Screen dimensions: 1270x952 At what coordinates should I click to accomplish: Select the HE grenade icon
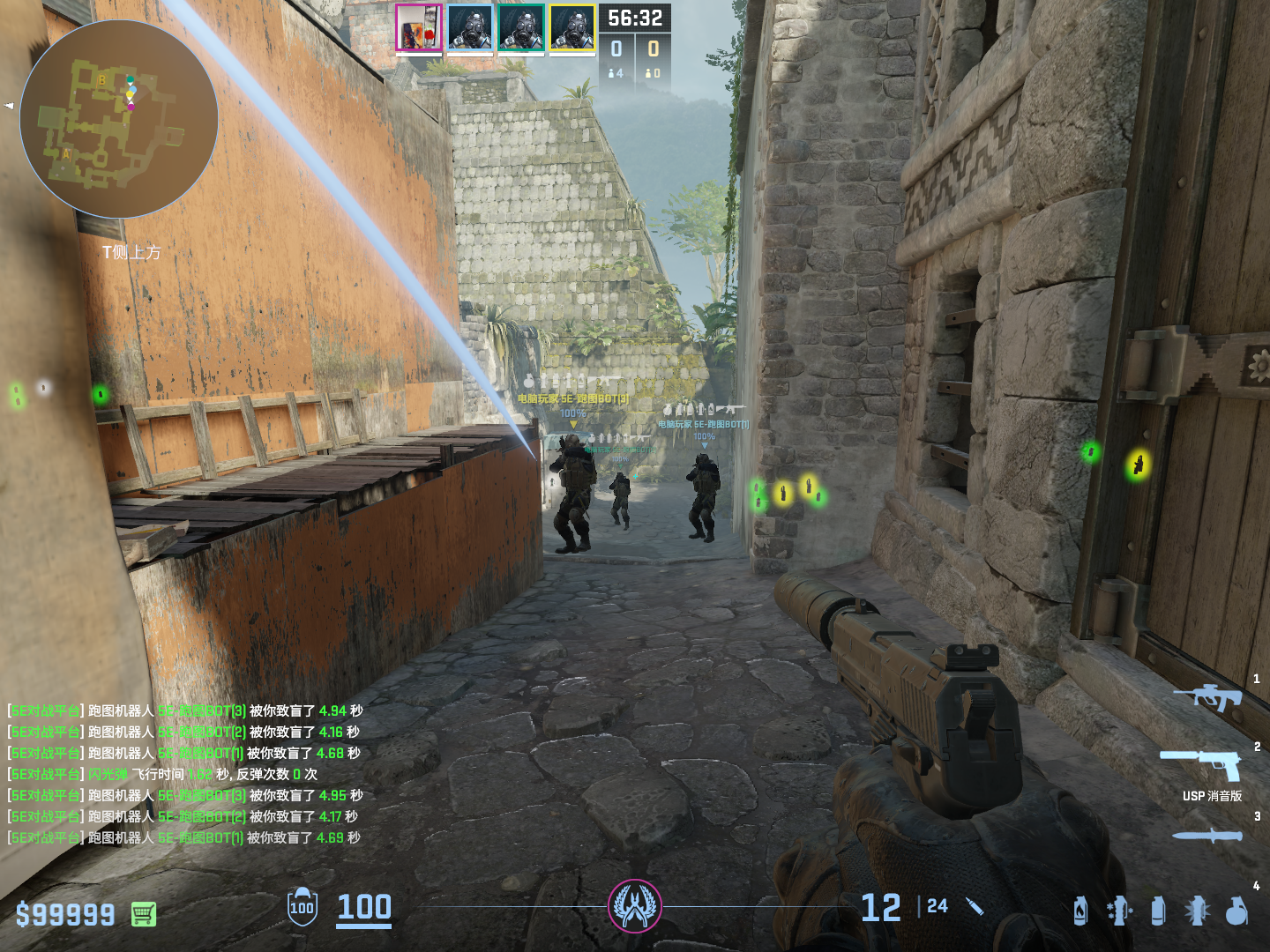1236,911
